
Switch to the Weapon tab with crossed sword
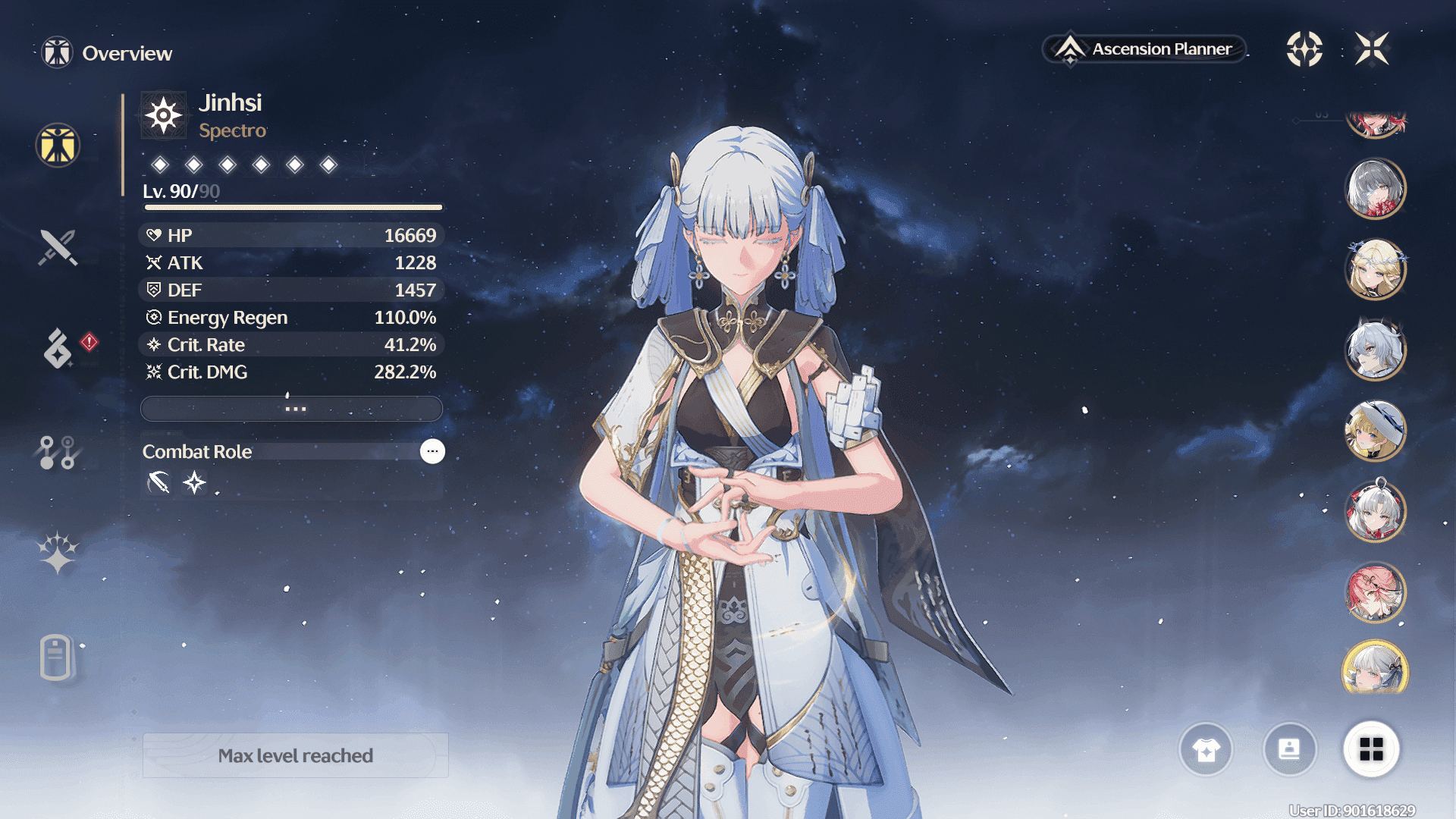(x=58, y=247)
